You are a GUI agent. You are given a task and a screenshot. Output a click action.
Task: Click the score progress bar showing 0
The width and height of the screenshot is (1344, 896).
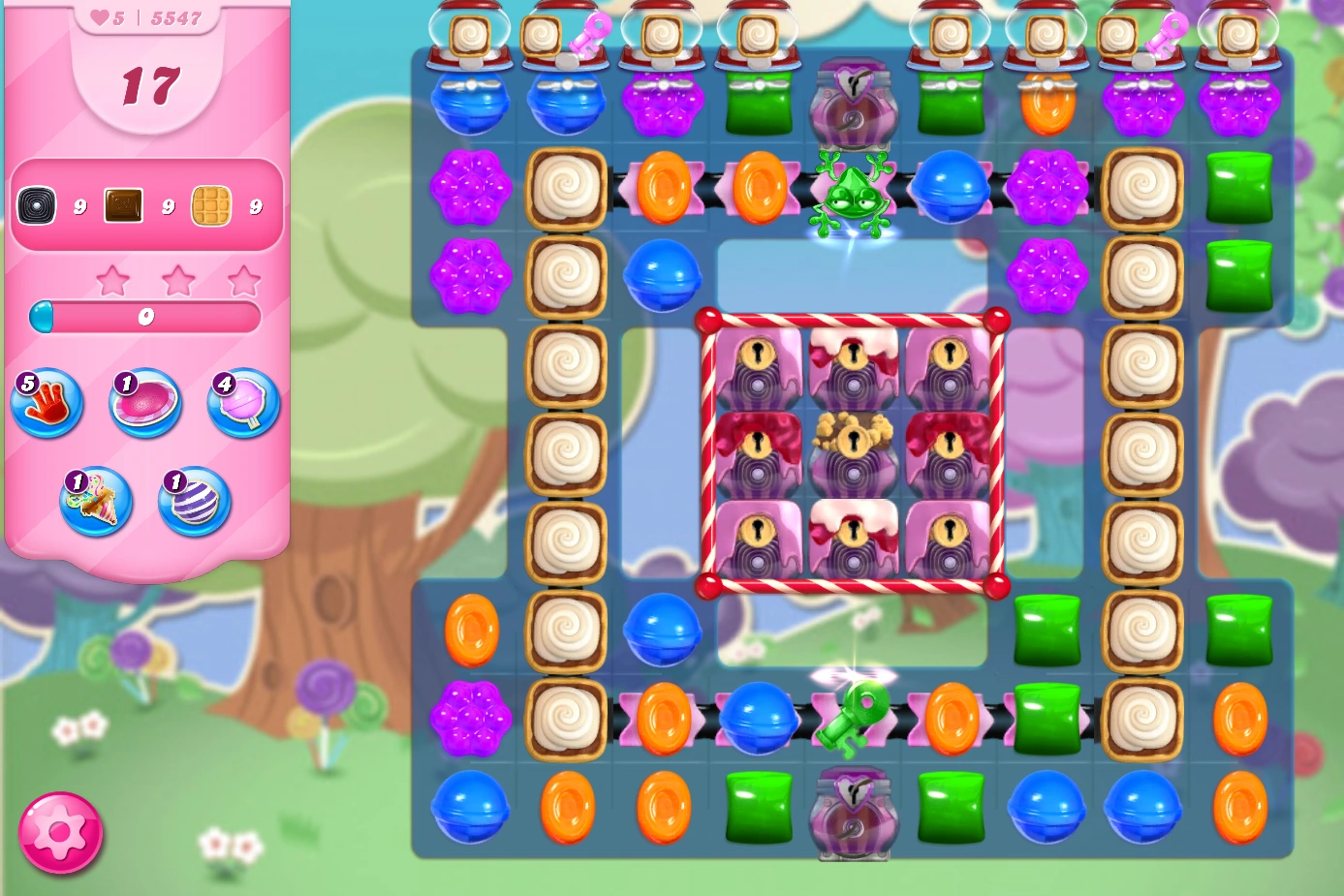pyautogui.click(x=146, y=317)
